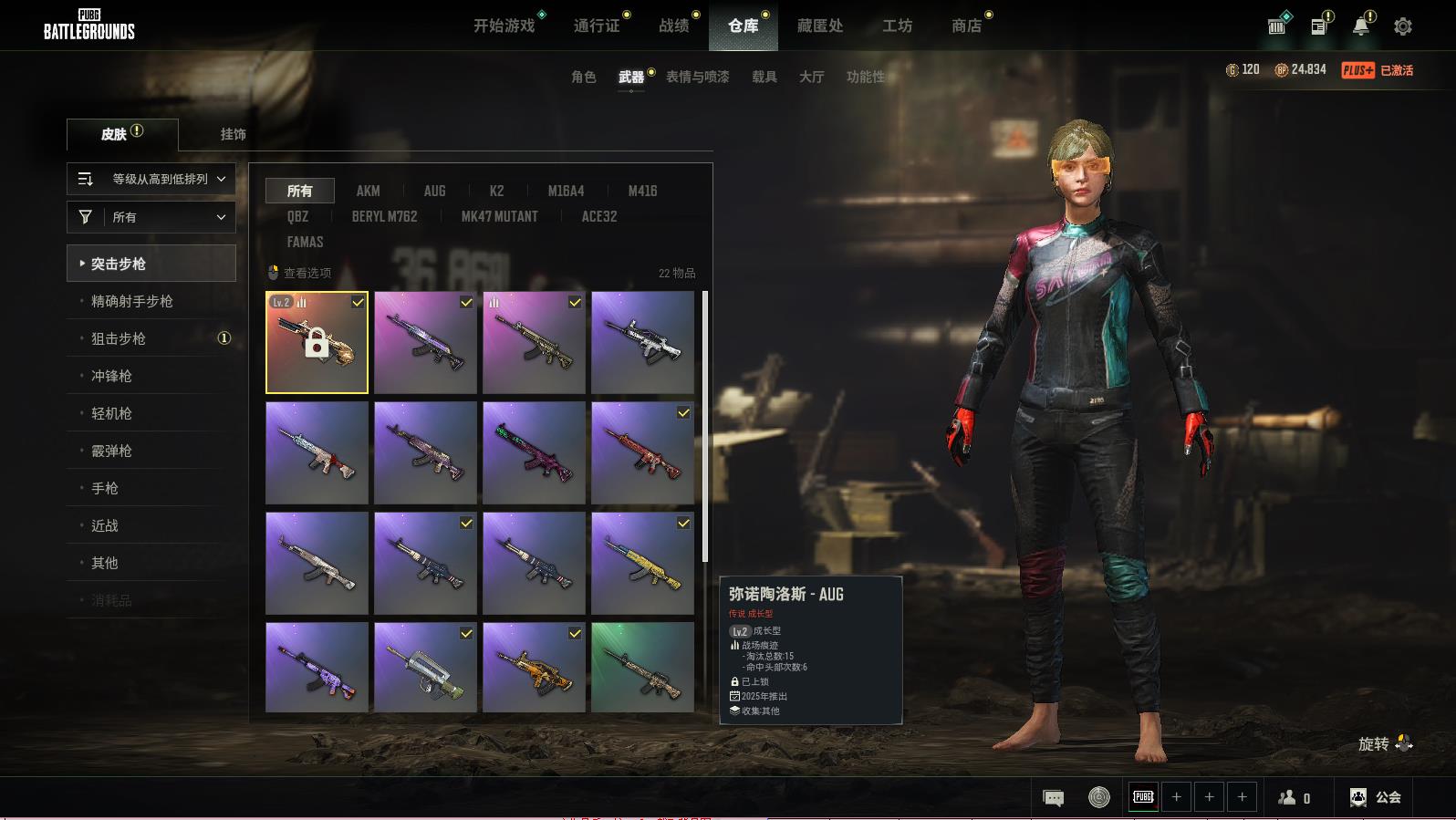The height and width of the screenshot is (820, 1456).
Task: Select the 挂饰 charms tab
Action: pyautogui.click(x=233, y=134)
